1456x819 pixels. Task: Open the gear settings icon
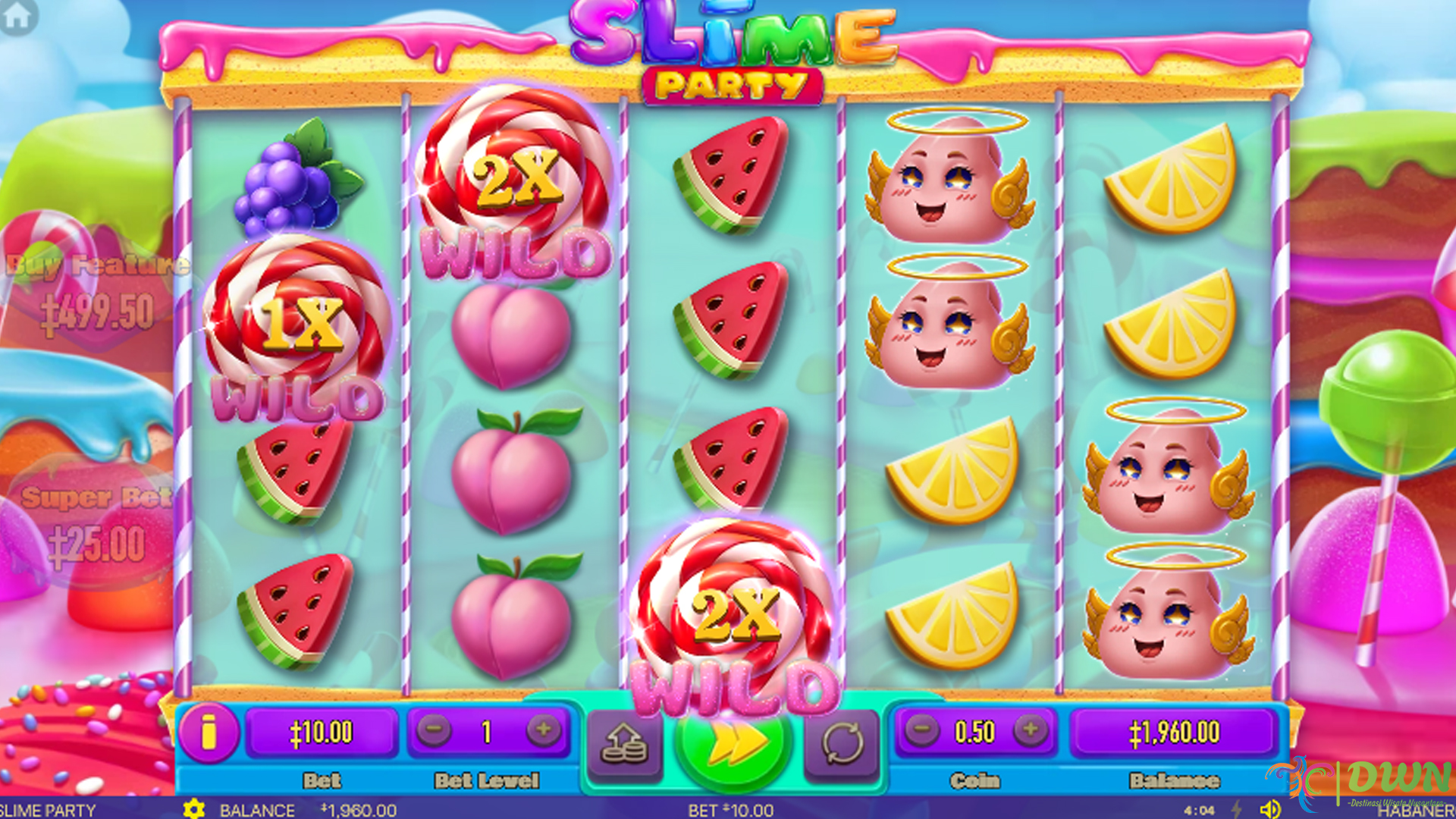tap(194, 809)
